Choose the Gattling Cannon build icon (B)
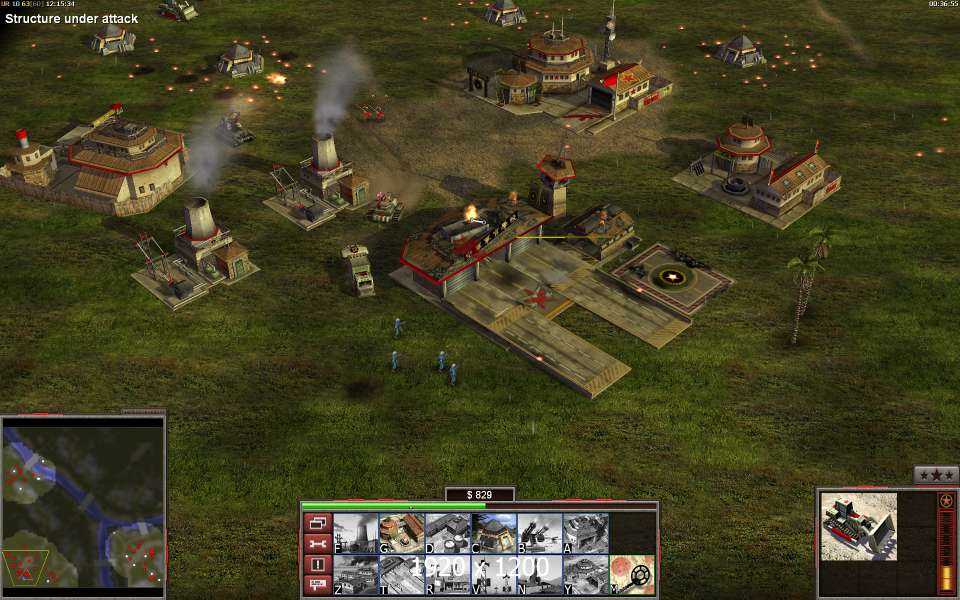The image size is (960, 600). (539, 533)
